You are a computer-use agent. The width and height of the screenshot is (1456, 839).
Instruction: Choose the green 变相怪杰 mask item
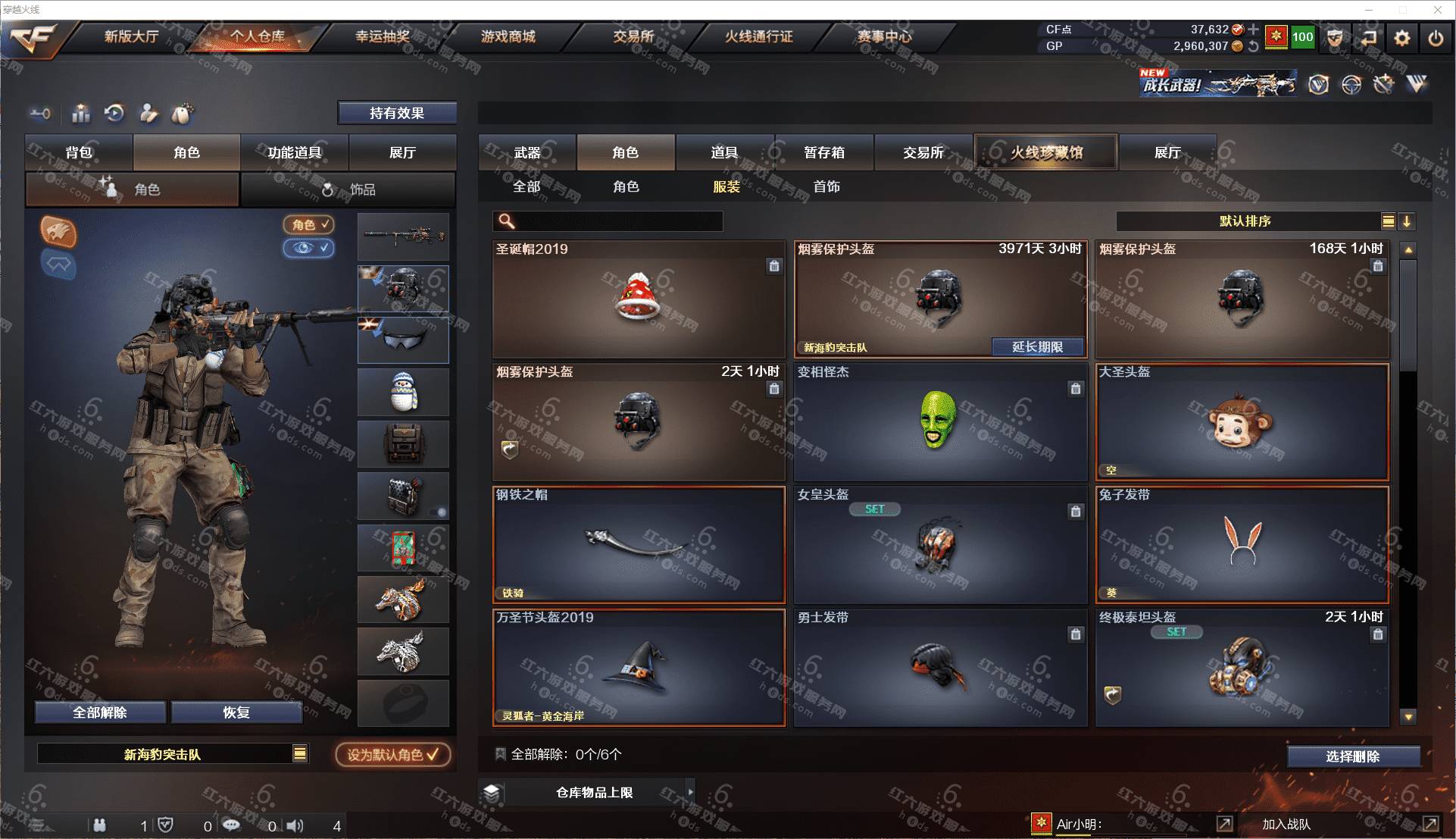pyautogui.click(x=939, y=422)
